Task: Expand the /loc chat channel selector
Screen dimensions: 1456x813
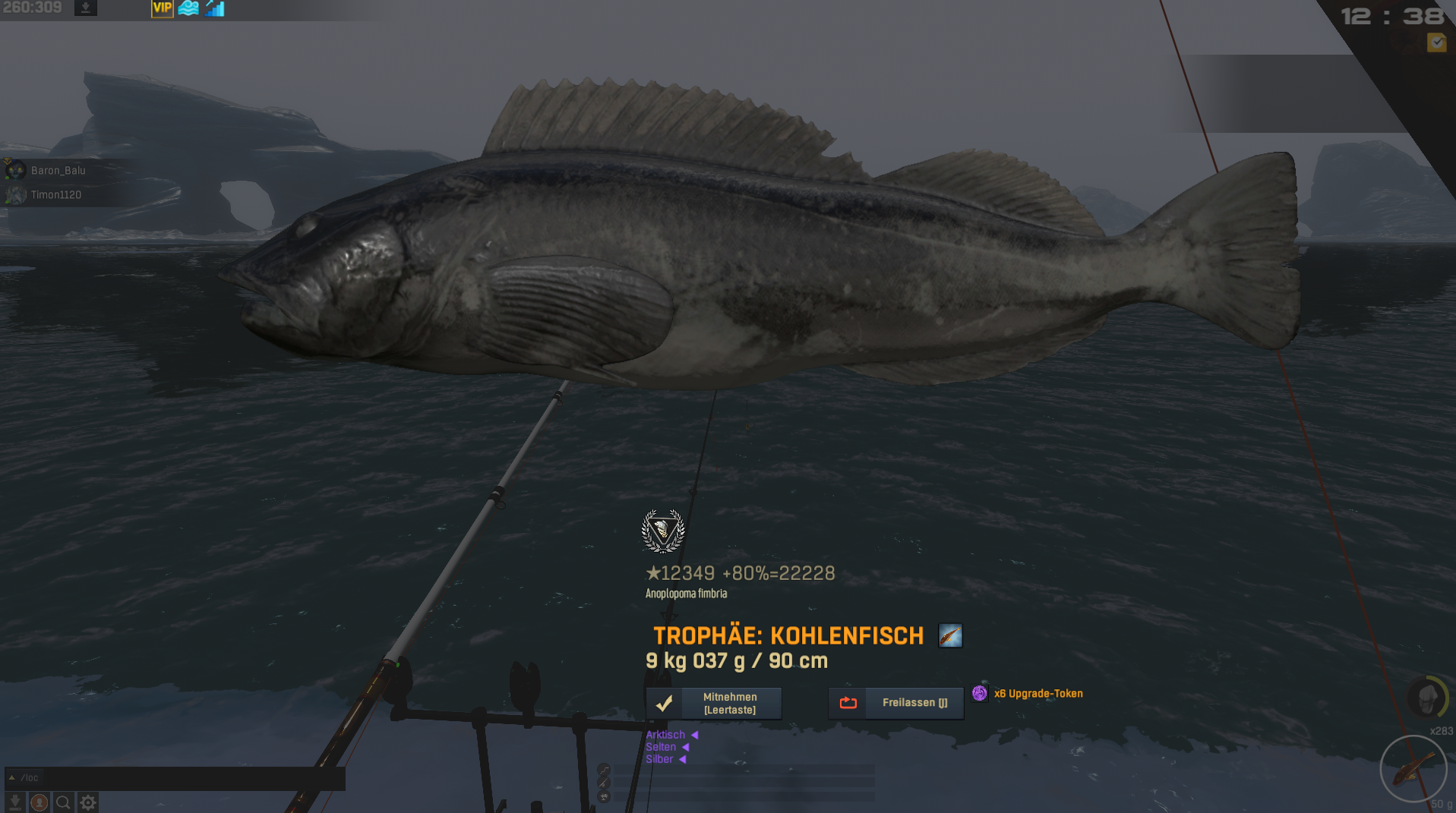Action: point(12,778)
